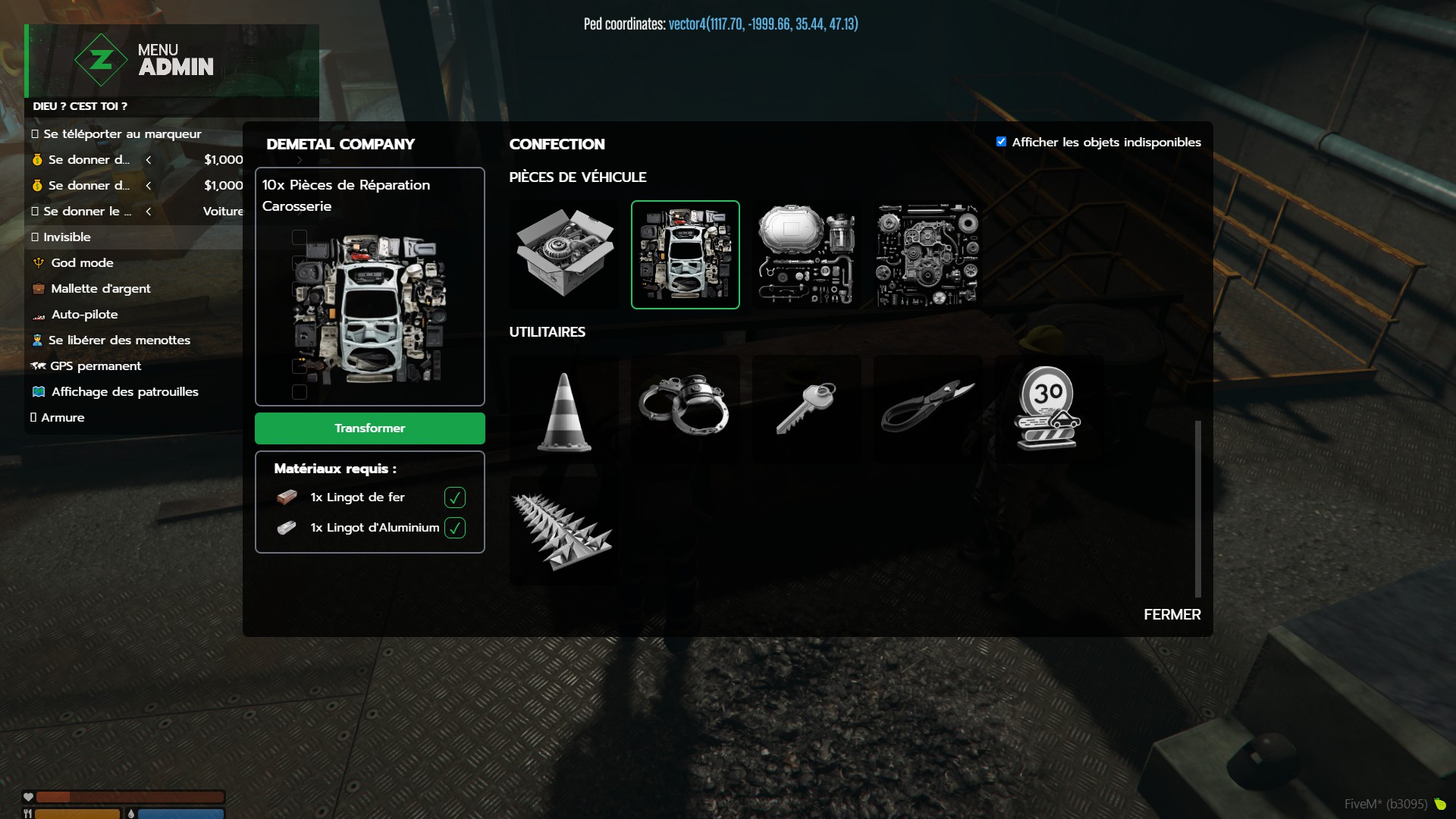Select the GPS permanent option
This screenshot has height=819, width=1456.
96,366
